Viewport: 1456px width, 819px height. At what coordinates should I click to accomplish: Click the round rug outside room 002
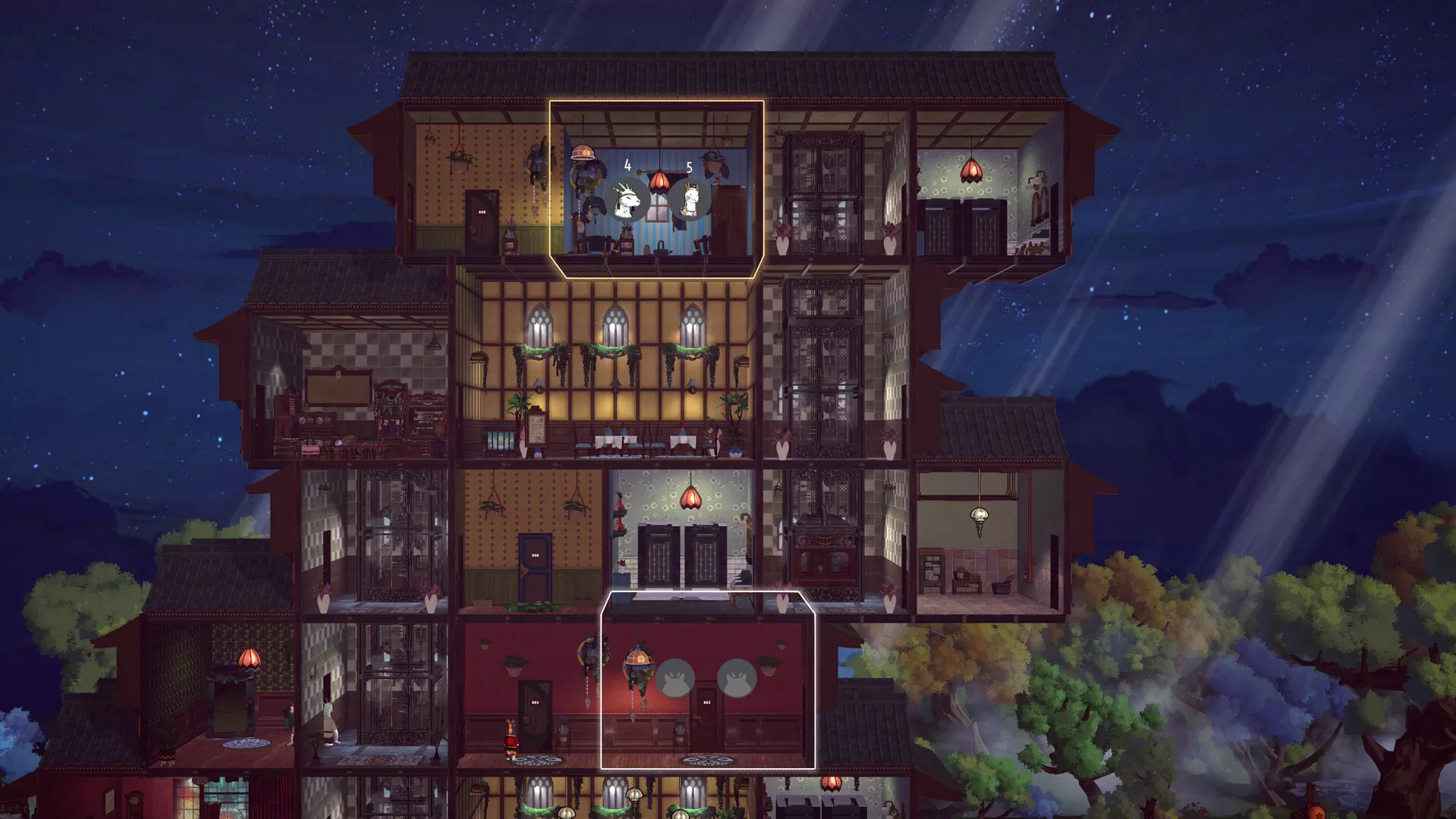(706, 760)
